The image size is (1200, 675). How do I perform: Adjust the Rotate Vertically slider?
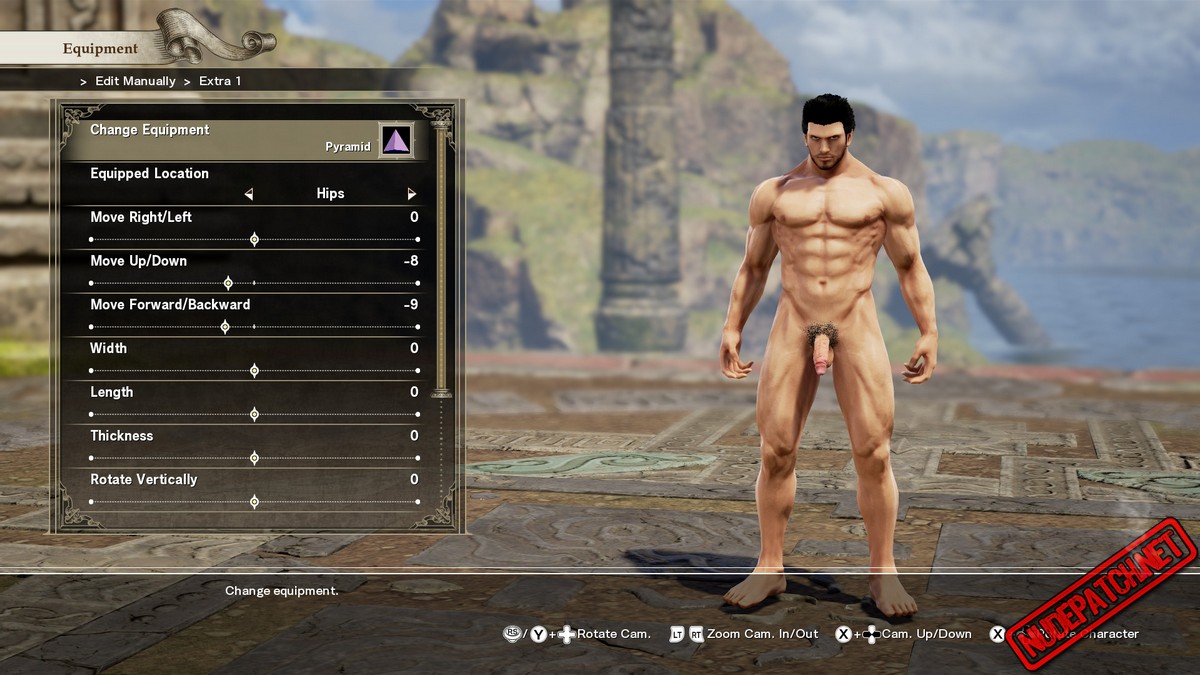[x=254, y=502]
